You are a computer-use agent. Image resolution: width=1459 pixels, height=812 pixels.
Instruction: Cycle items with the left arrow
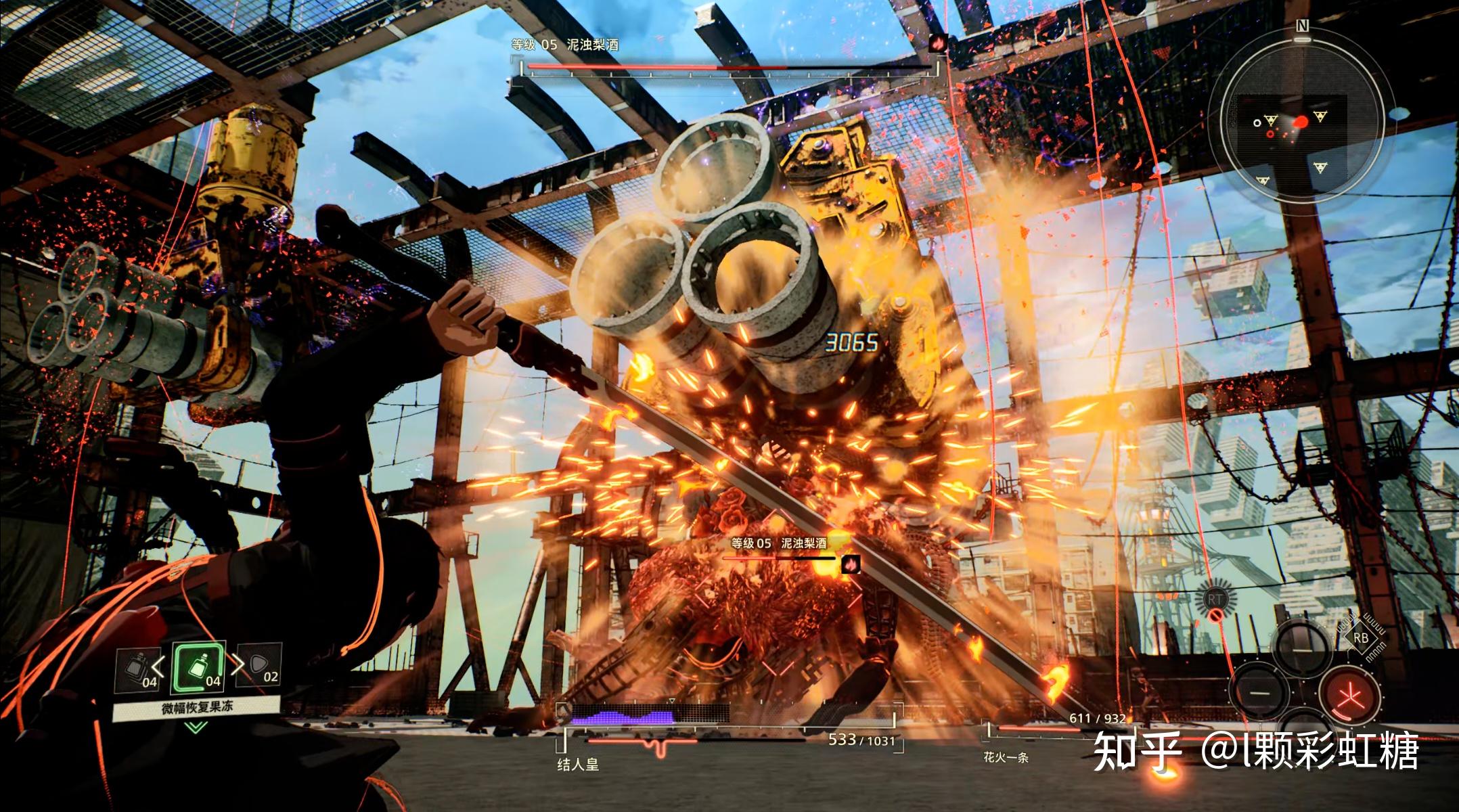click(160, 665)
